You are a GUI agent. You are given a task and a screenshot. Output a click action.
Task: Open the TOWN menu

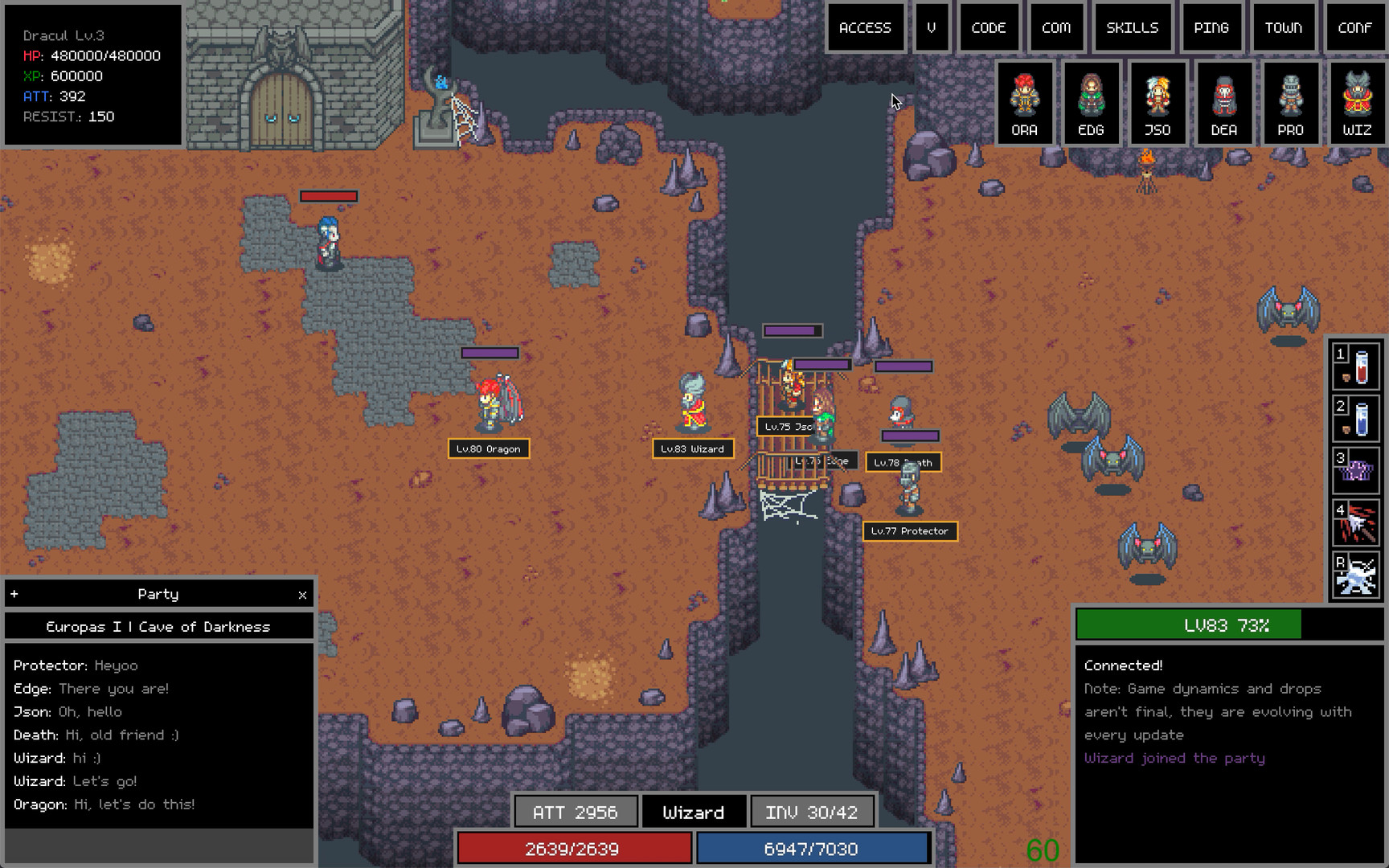tap(1284, 27)
